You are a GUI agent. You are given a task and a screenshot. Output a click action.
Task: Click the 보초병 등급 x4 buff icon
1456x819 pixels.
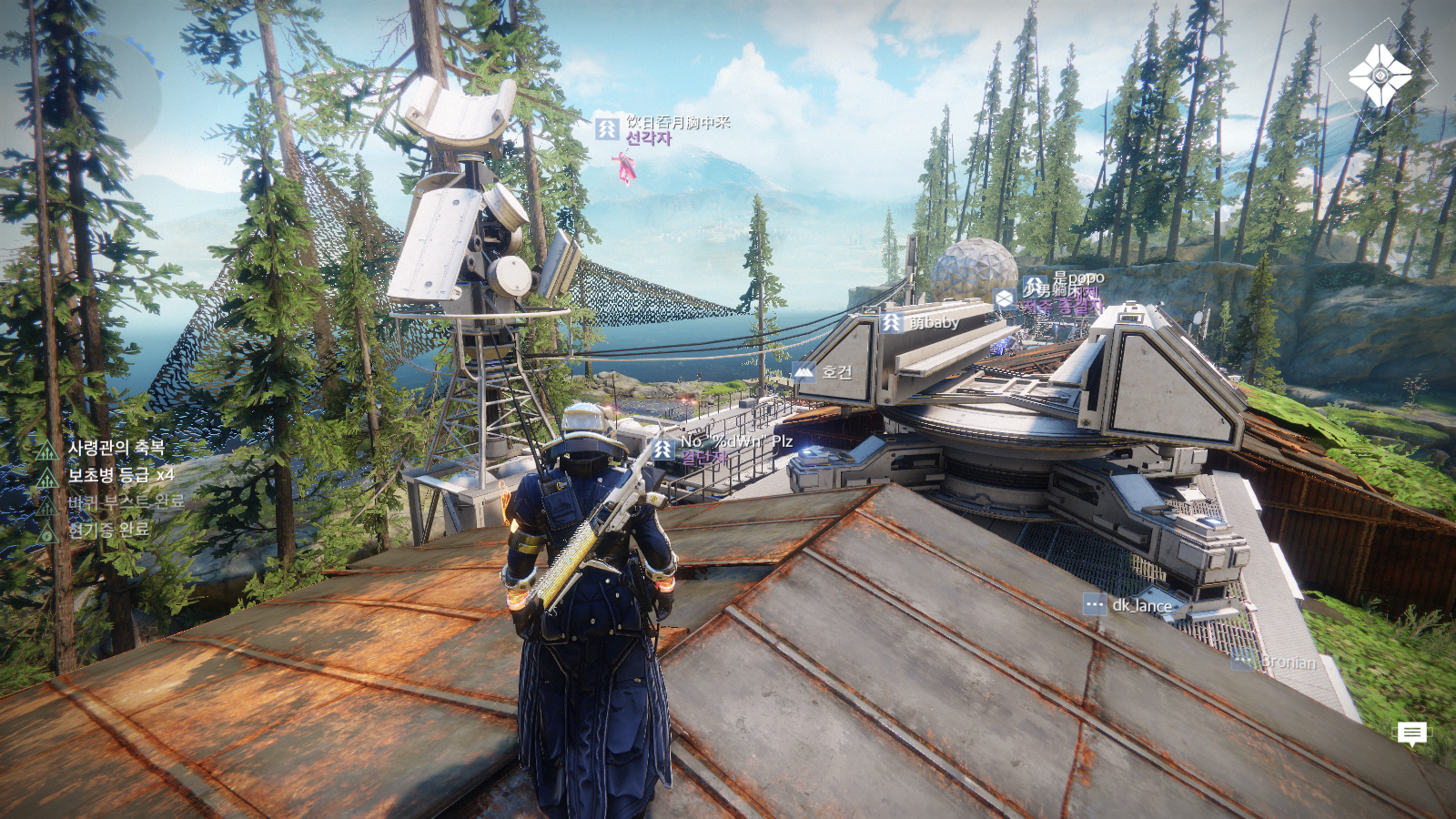click(47, 477)
